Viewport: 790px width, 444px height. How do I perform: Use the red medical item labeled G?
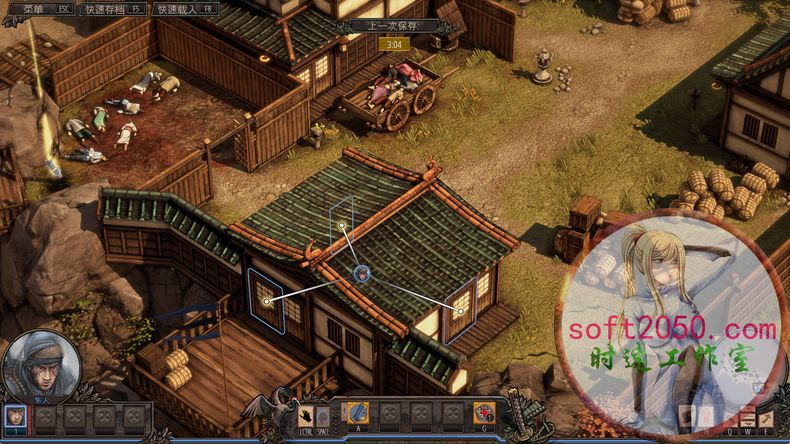484,412
